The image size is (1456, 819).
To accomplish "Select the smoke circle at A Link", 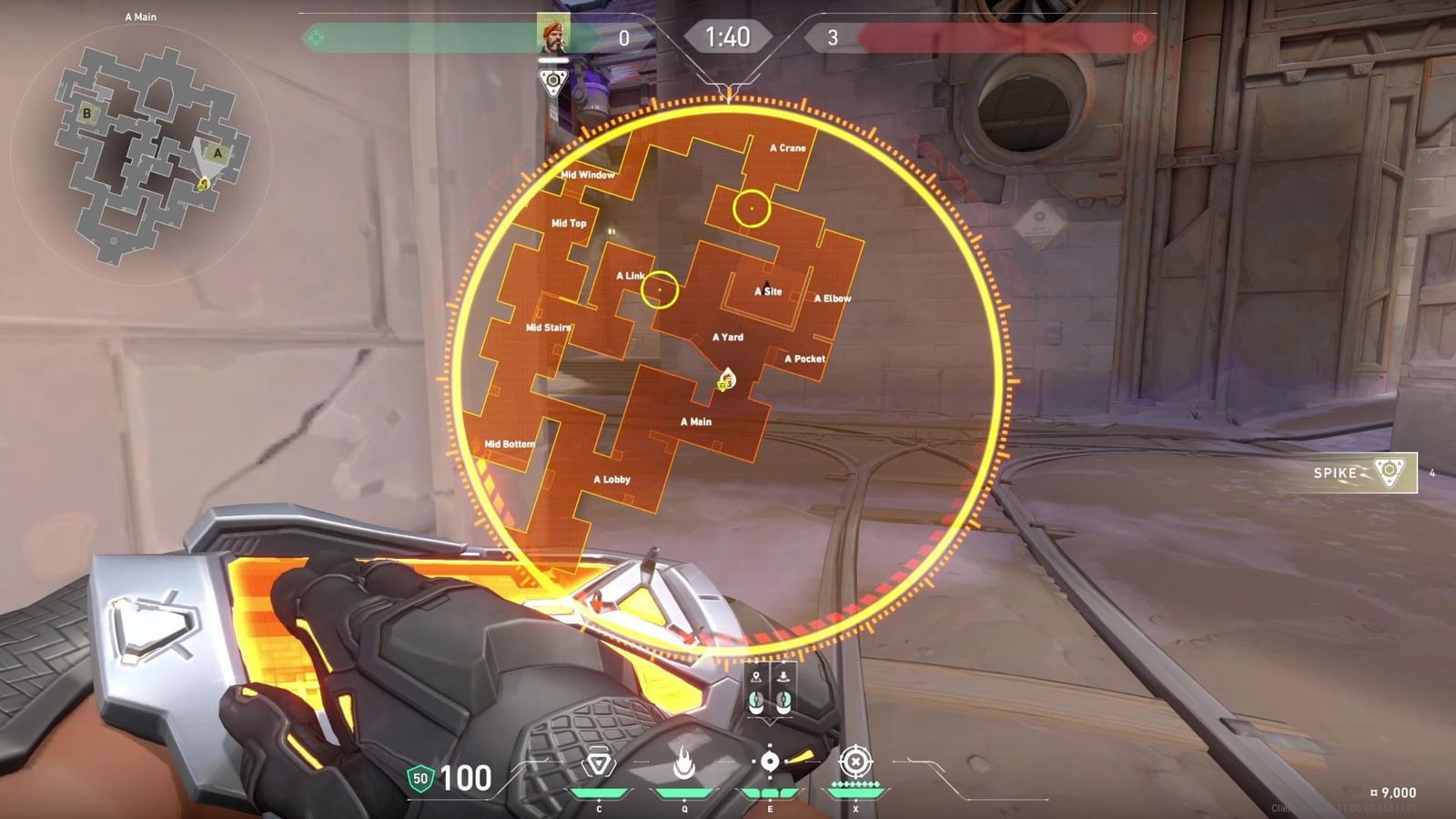I will (x=661, y=291).
